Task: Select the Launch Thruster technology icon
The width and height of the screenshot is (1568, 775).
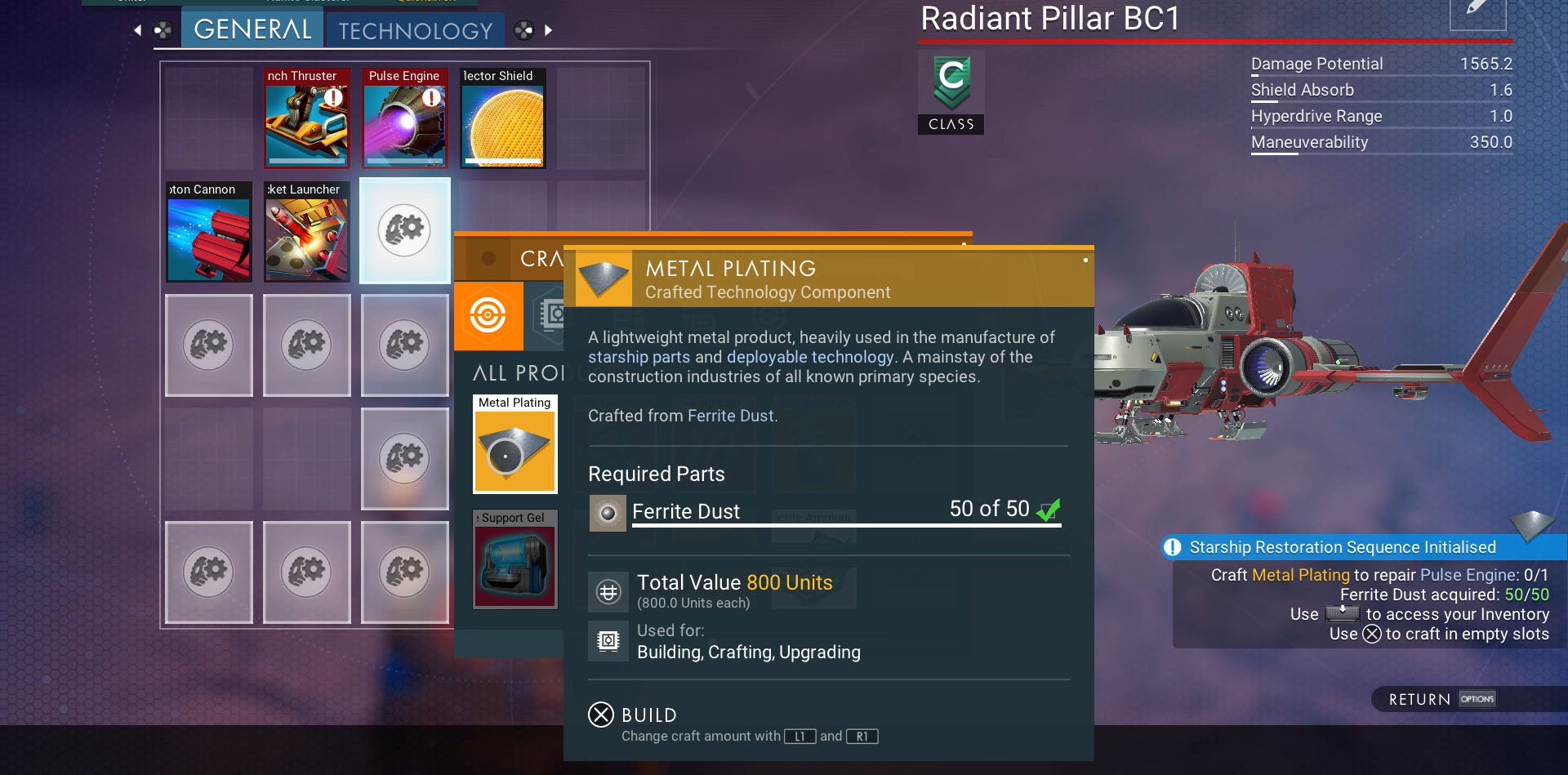Action: coord(306,119)
